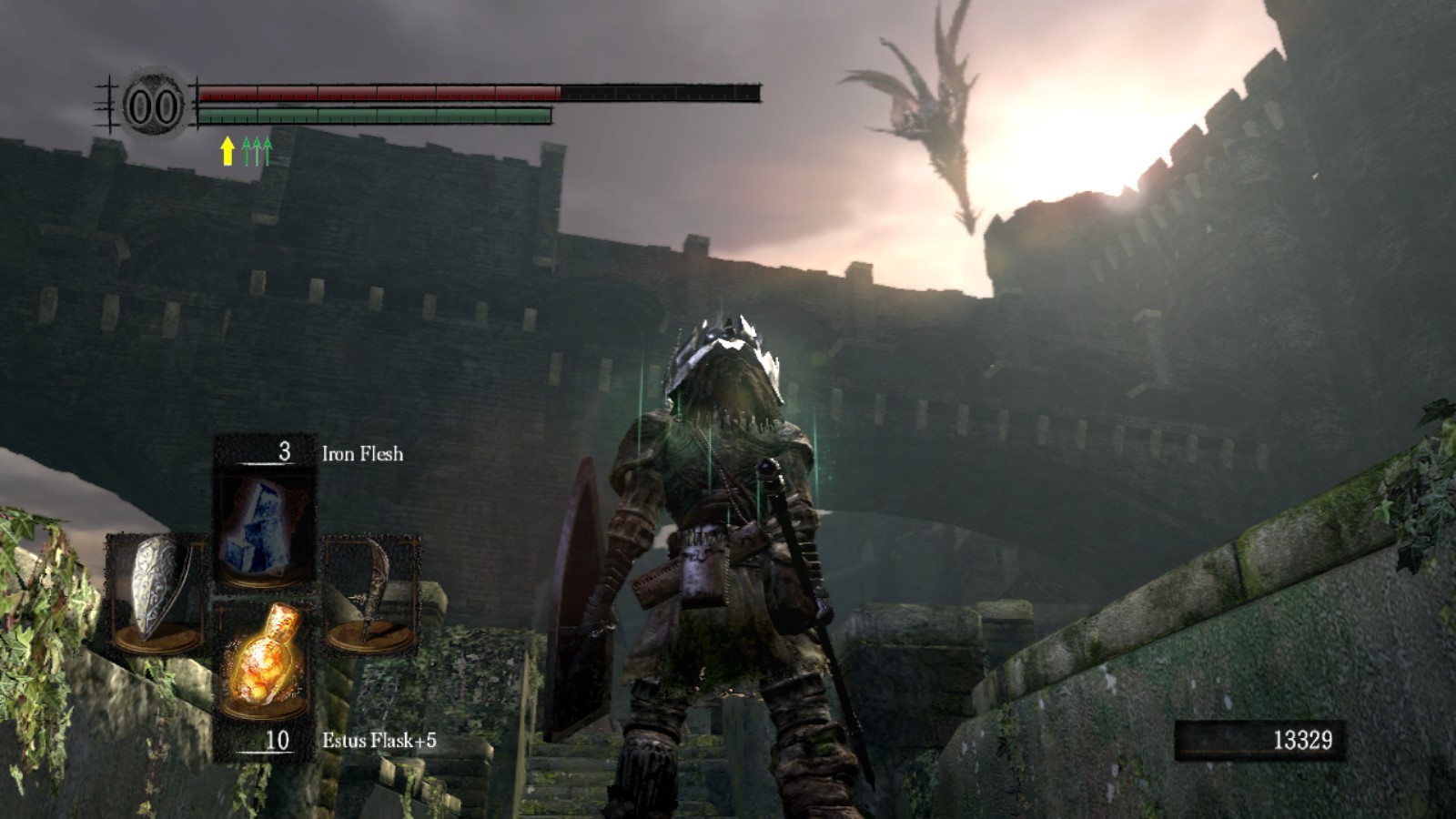Viewport: 1456px width, 819px height.
Task: Click the green arrows status icon
Action: click(x=257, y=151)
